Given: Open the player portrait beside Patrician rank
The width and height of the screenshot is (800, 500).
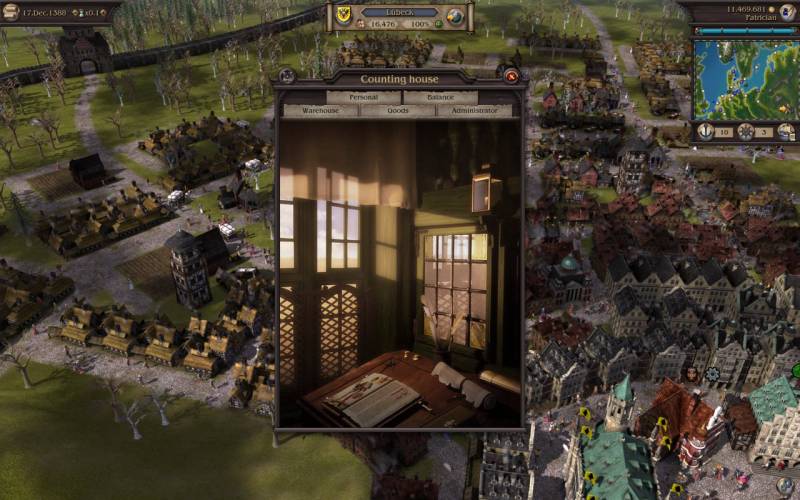Looking at the screenshot, I should (788, 11).
